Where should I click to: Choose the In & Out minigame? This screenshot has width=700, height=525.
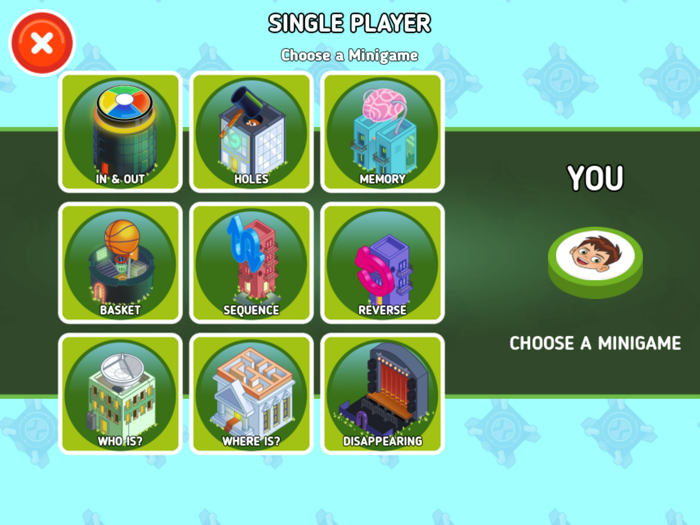[120, 132]
